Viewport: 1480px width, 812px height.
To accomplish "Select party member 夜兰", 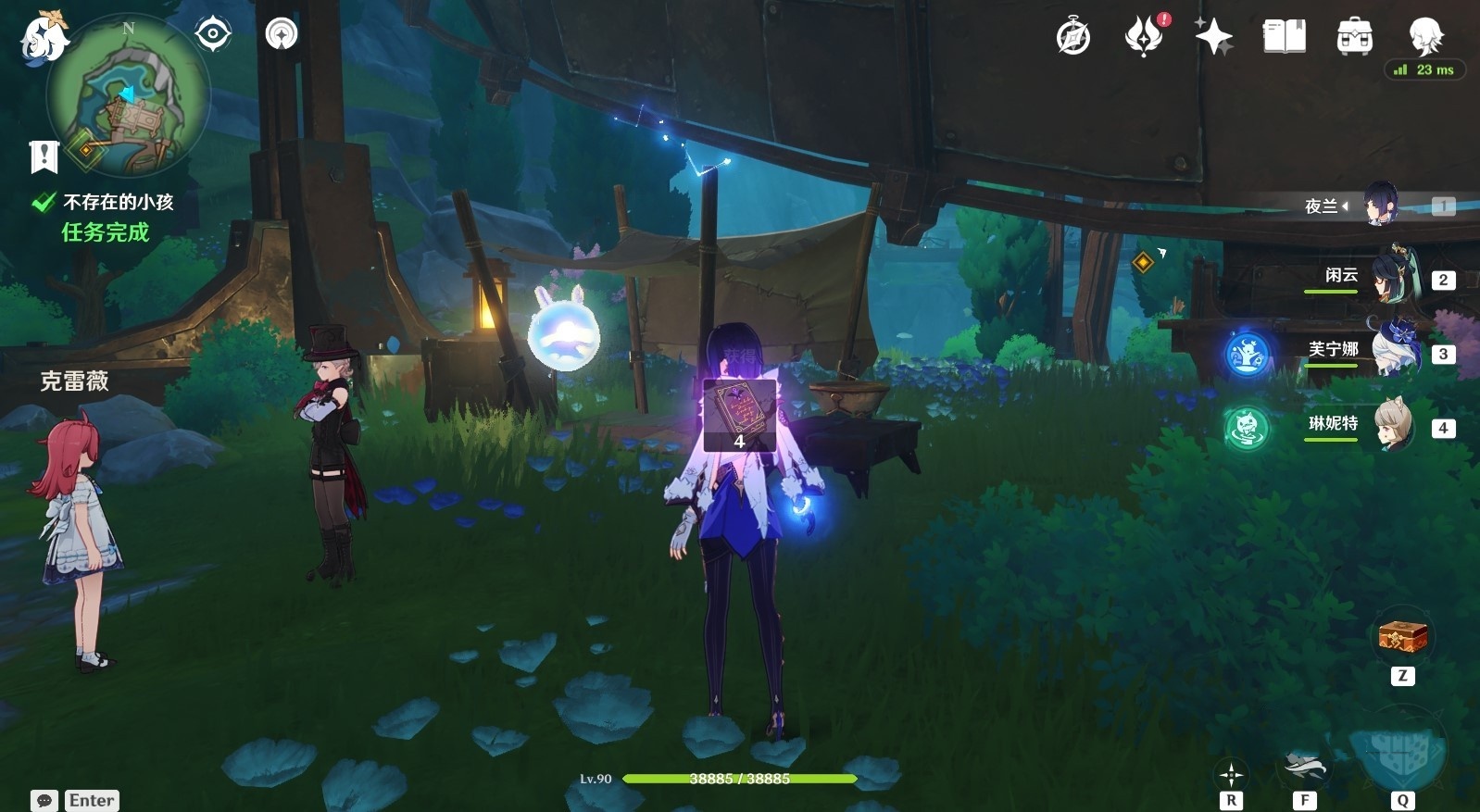I will 1379,205.
